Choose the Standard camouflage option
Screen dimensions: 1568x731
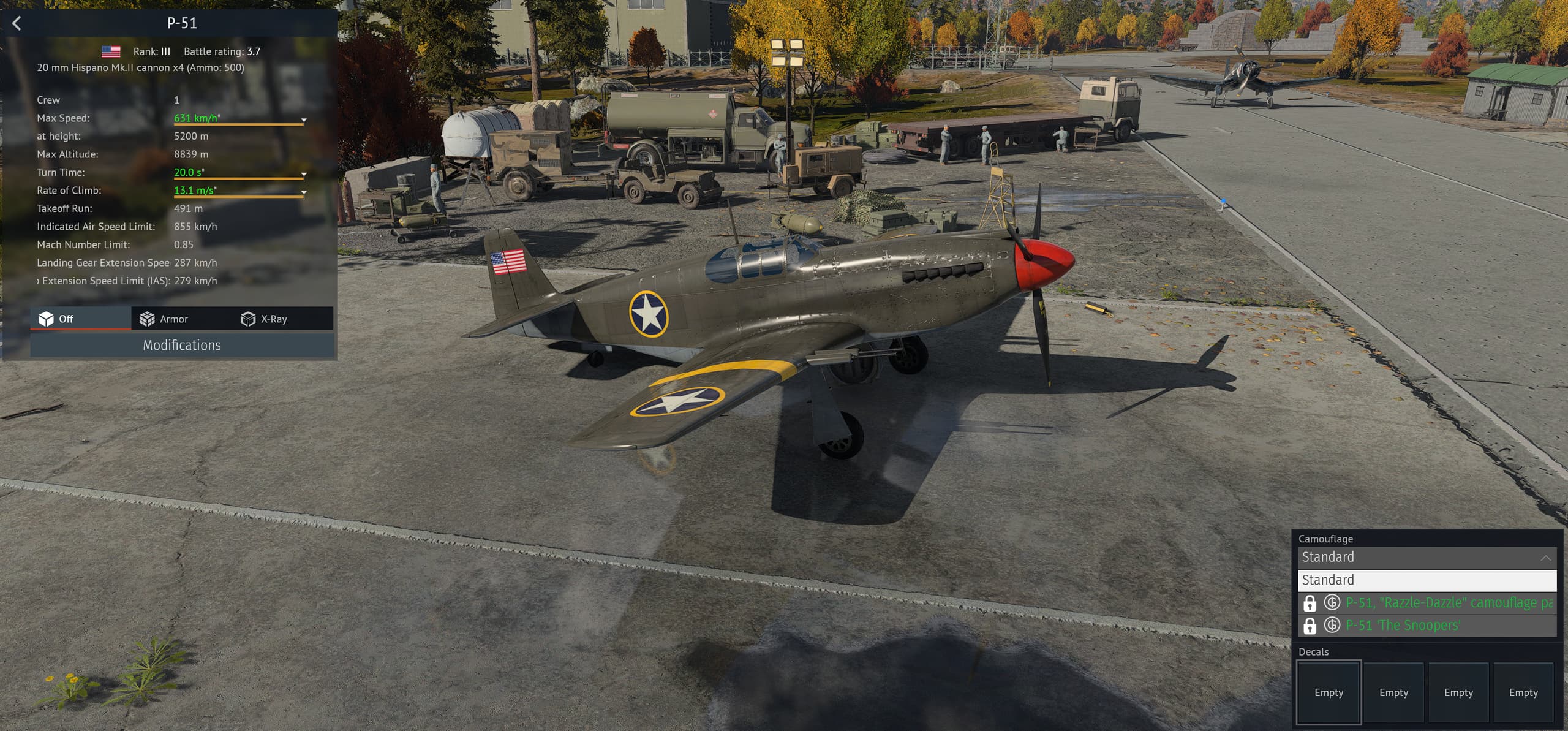click(1427, 580)
